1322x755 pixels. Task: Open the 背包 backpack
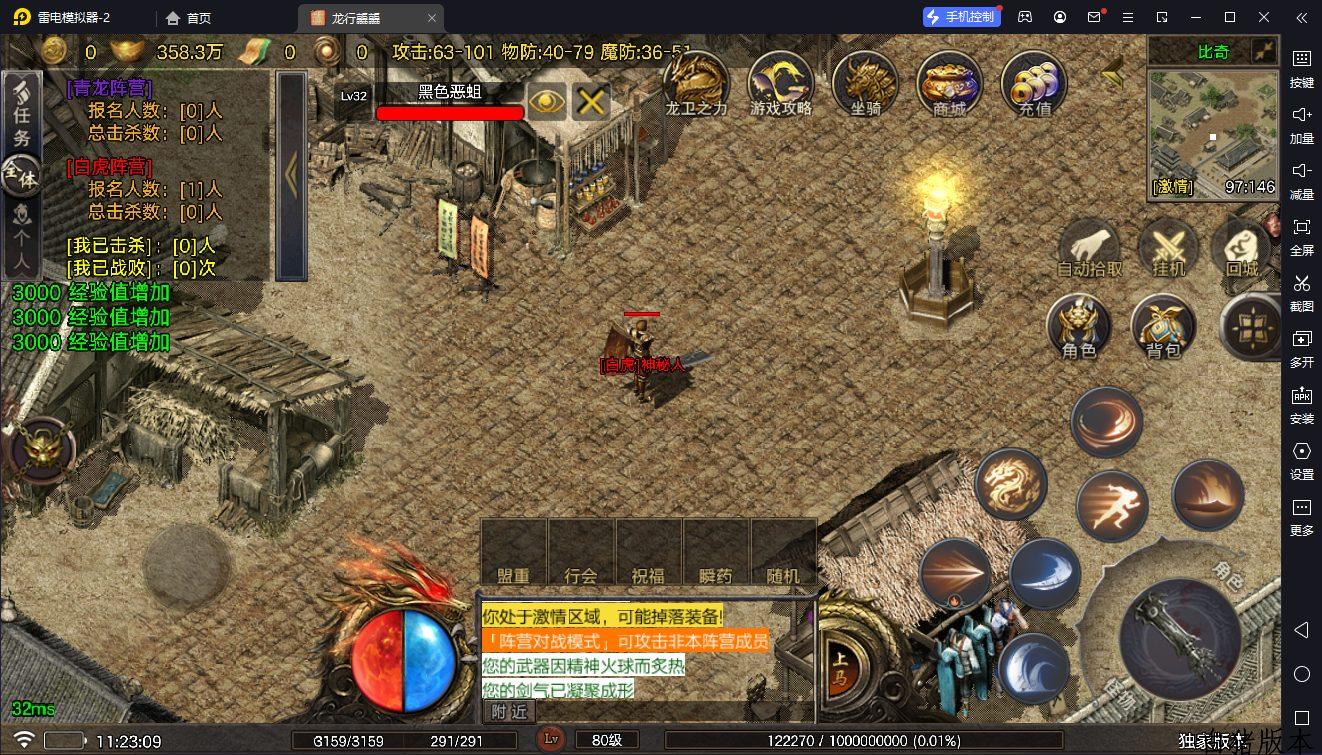[1163, 327]
